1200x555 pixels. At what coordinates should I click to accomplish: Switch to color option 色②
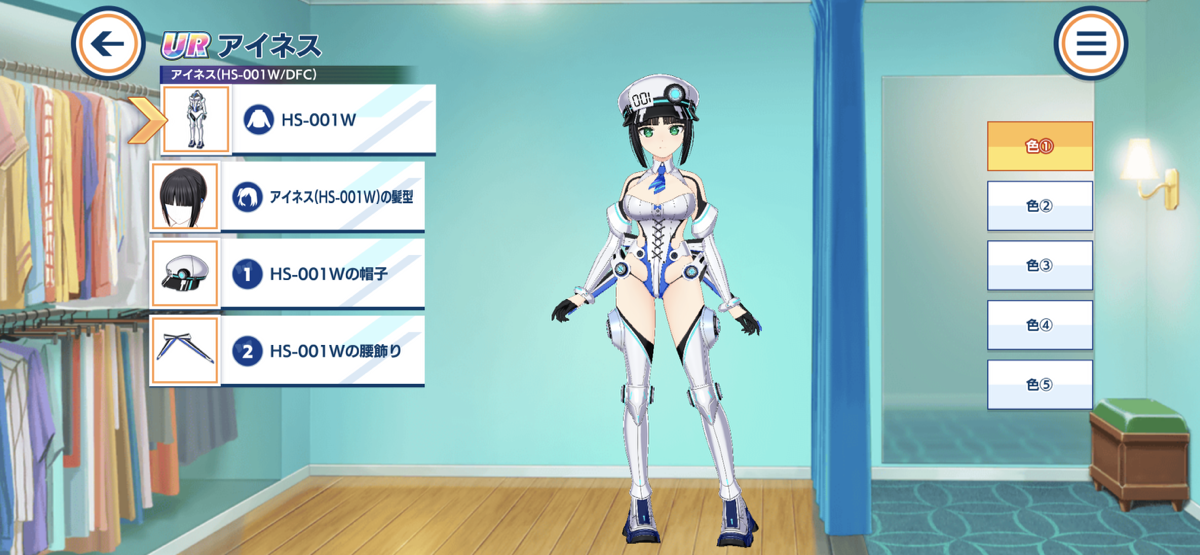(1040, 206)
